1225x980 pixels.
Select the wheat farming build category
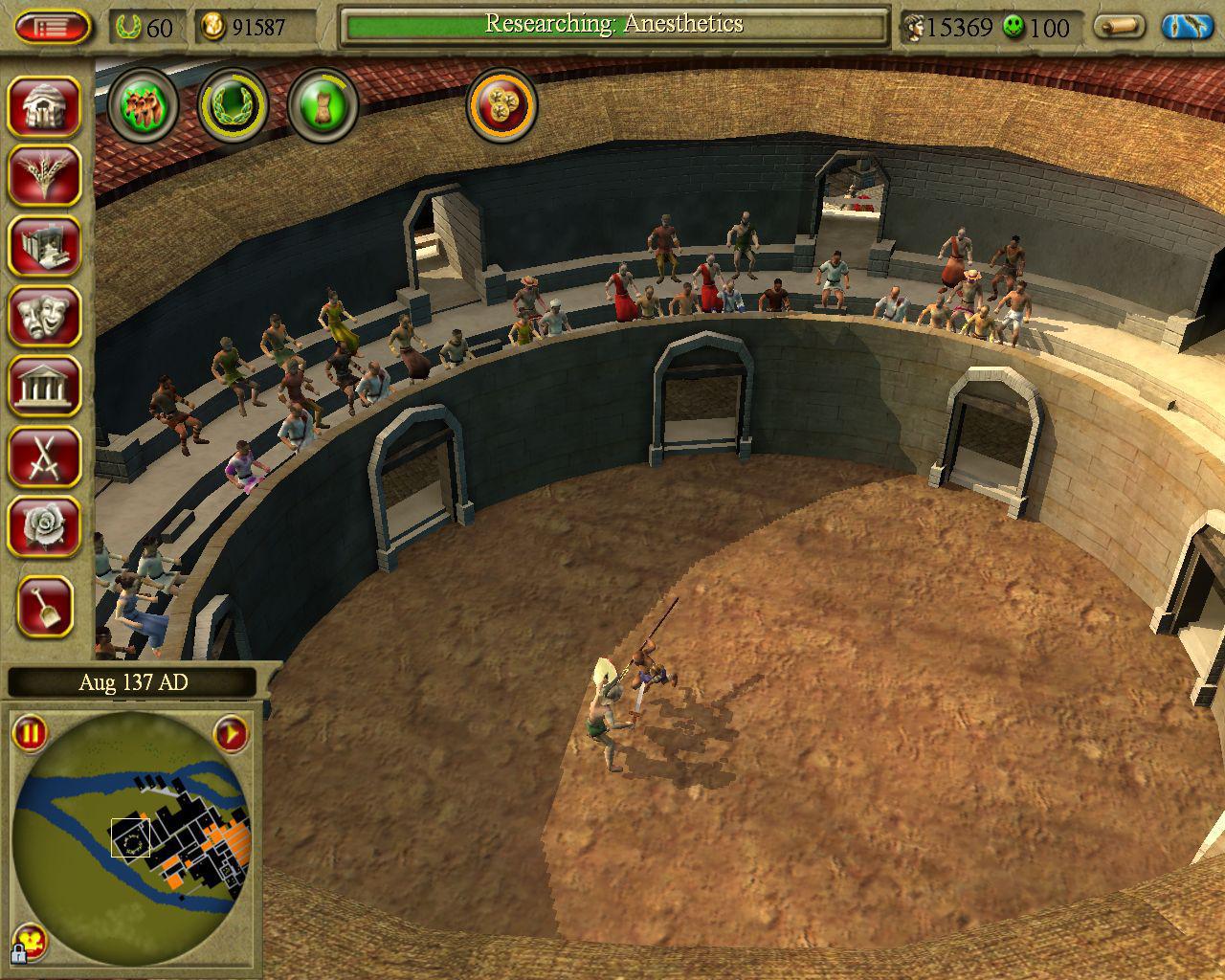pos(45,175)
